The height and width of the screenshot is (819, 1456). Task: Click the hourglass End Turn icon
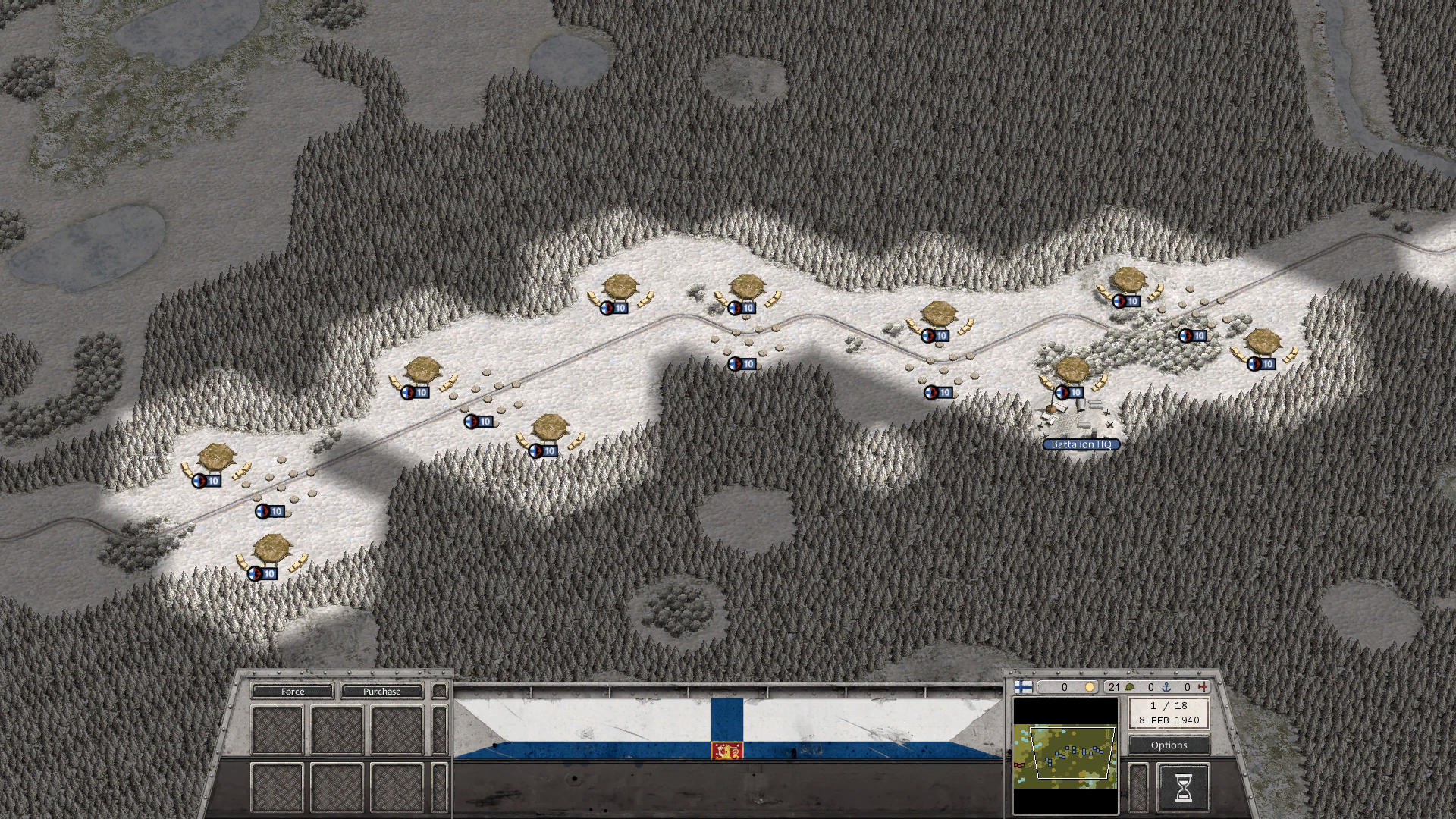[x=1185, y=787]
